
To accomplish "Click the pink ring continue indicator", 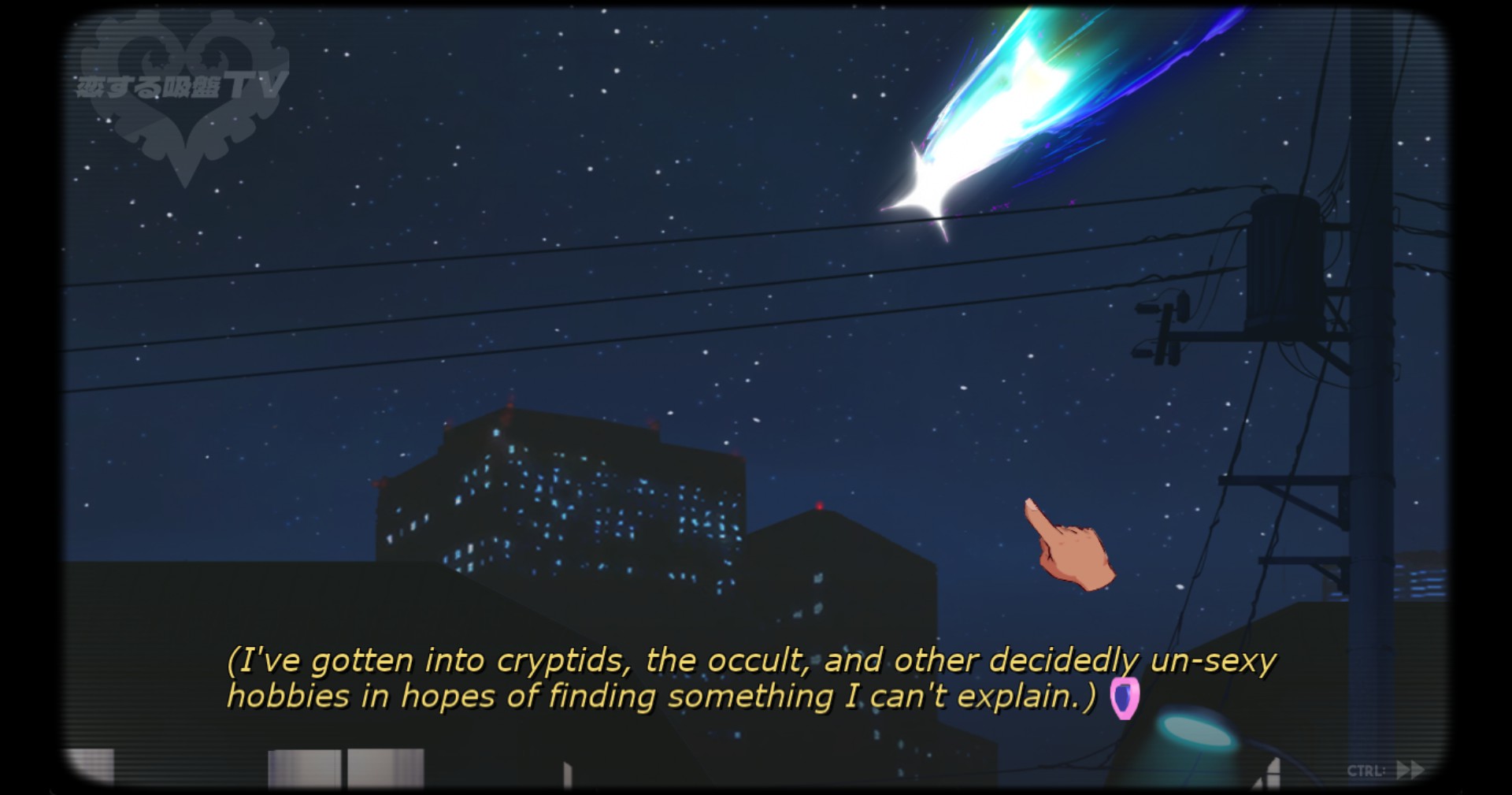I will click(x=1124, y=698).
